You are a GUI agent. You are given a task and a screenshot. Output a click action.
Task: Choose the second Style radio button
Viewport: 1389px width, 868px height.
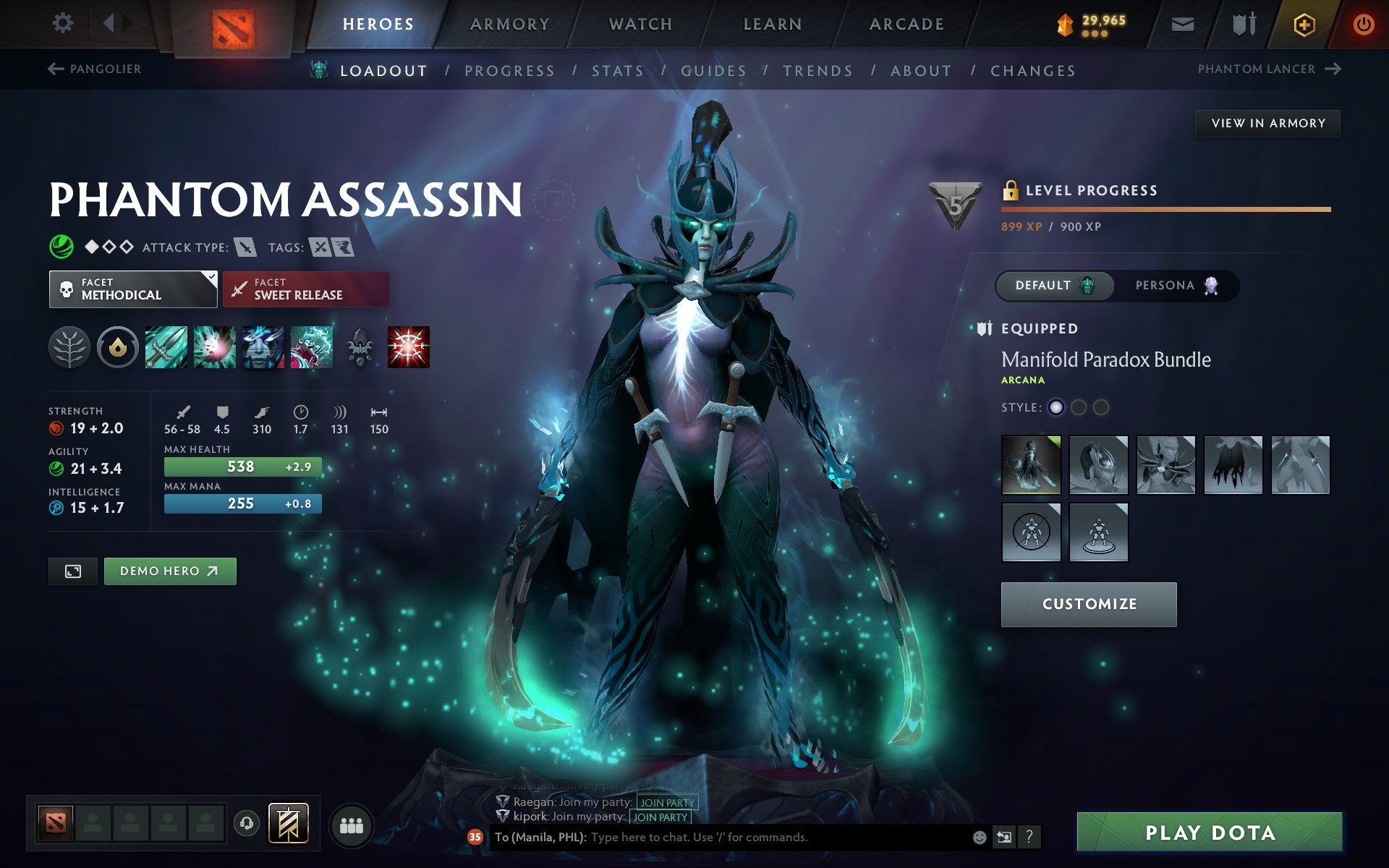point(1079,407)
